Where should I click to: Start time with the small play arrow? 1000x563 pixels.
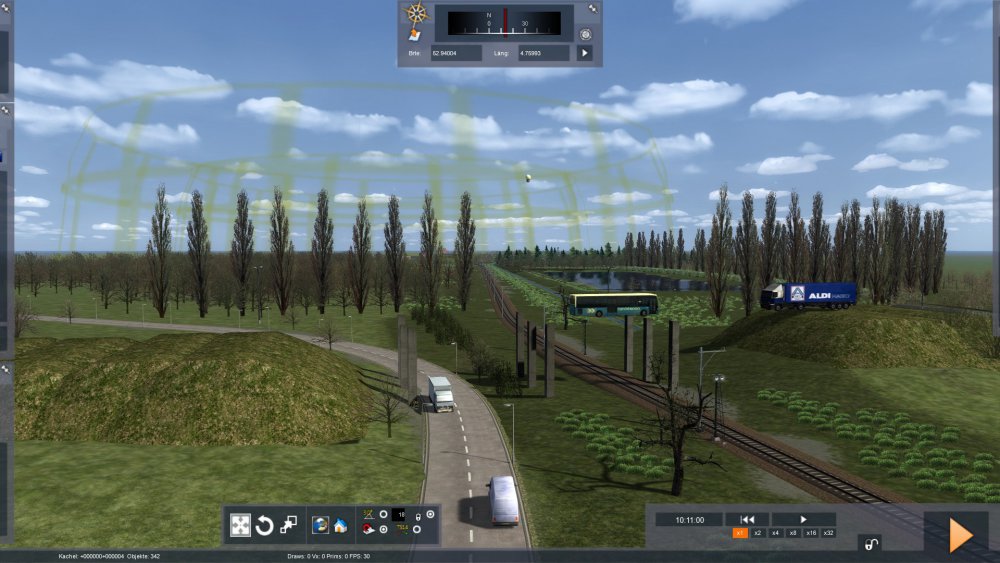[x=803, y=519]
